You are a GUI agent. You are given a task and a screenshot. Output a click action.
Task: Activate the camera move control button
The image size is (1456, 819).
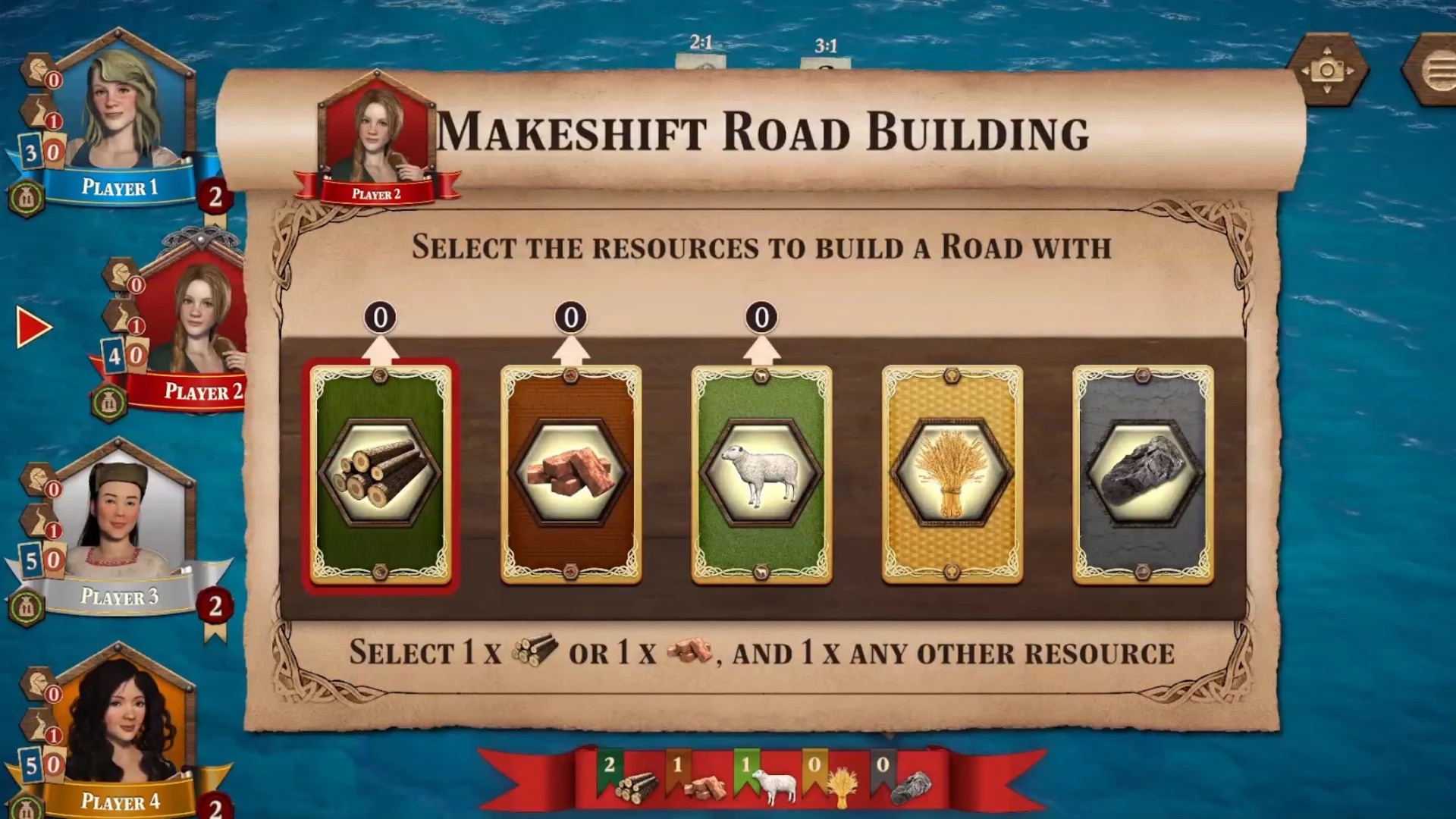tap(1327, 71)
